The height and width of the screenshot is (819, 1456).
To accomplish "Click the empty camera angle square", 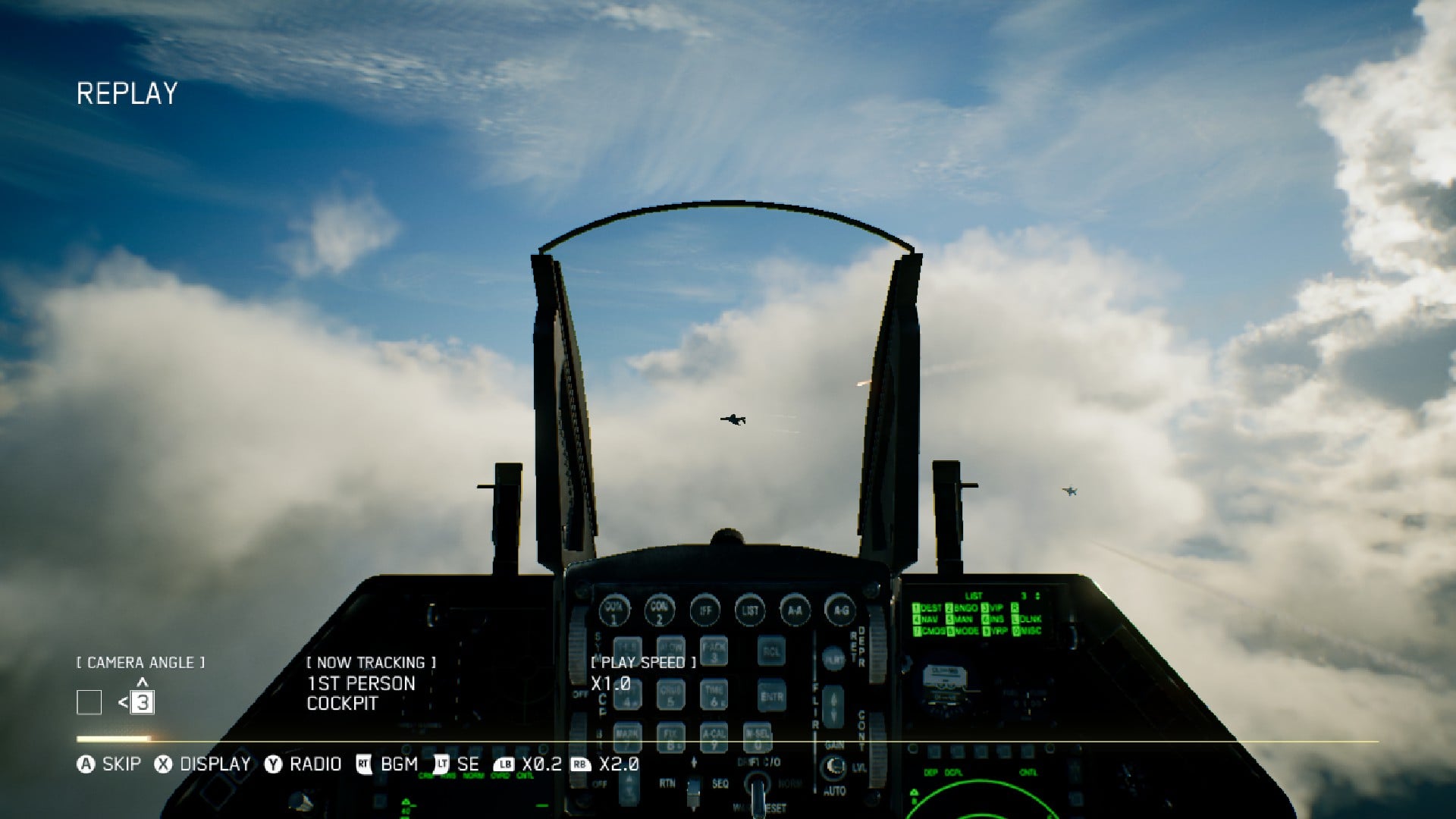I will tap(89, 703).
